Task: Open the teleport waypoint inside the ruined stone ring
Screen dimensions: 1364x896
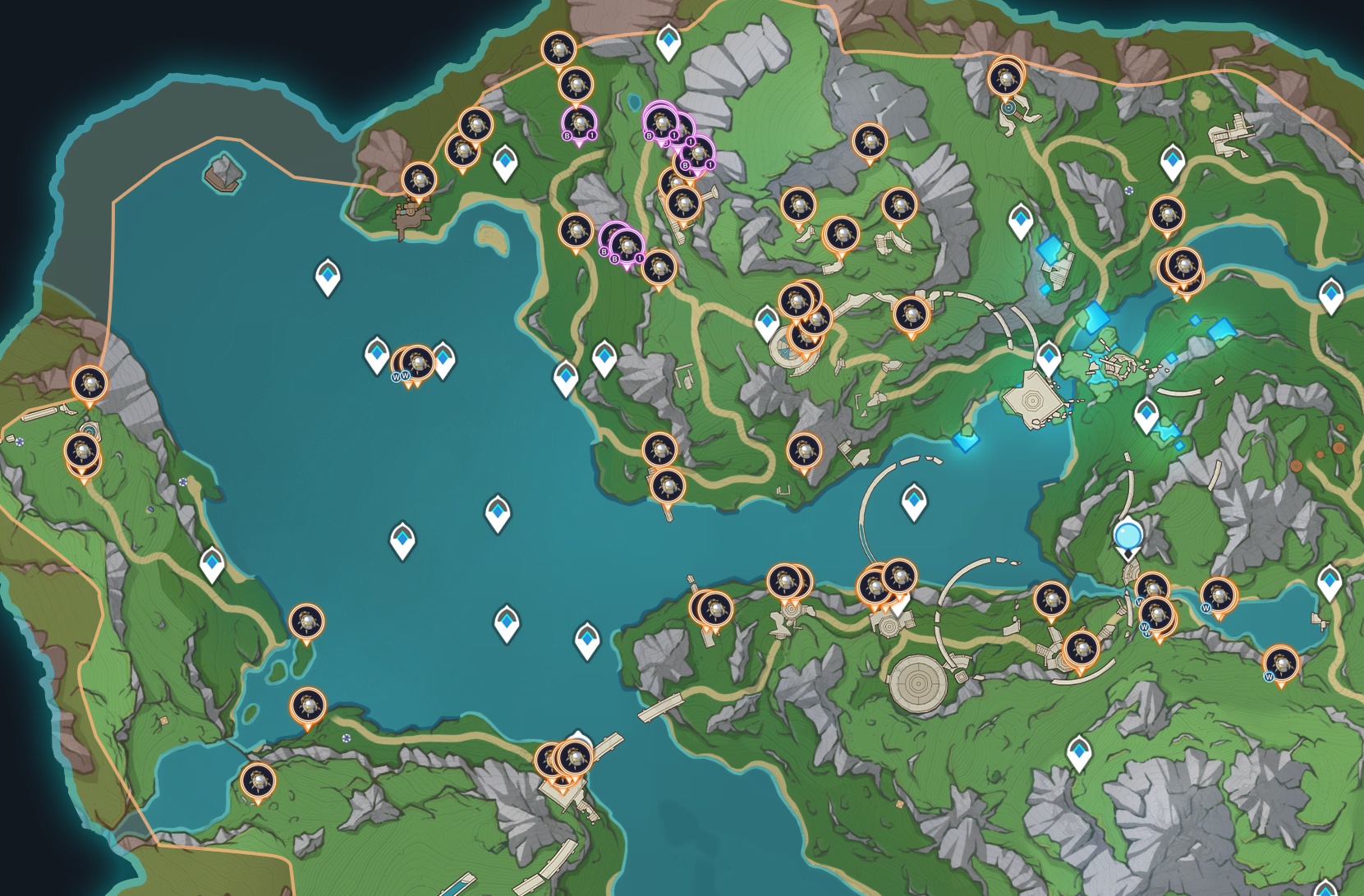Action: [914, 501]
